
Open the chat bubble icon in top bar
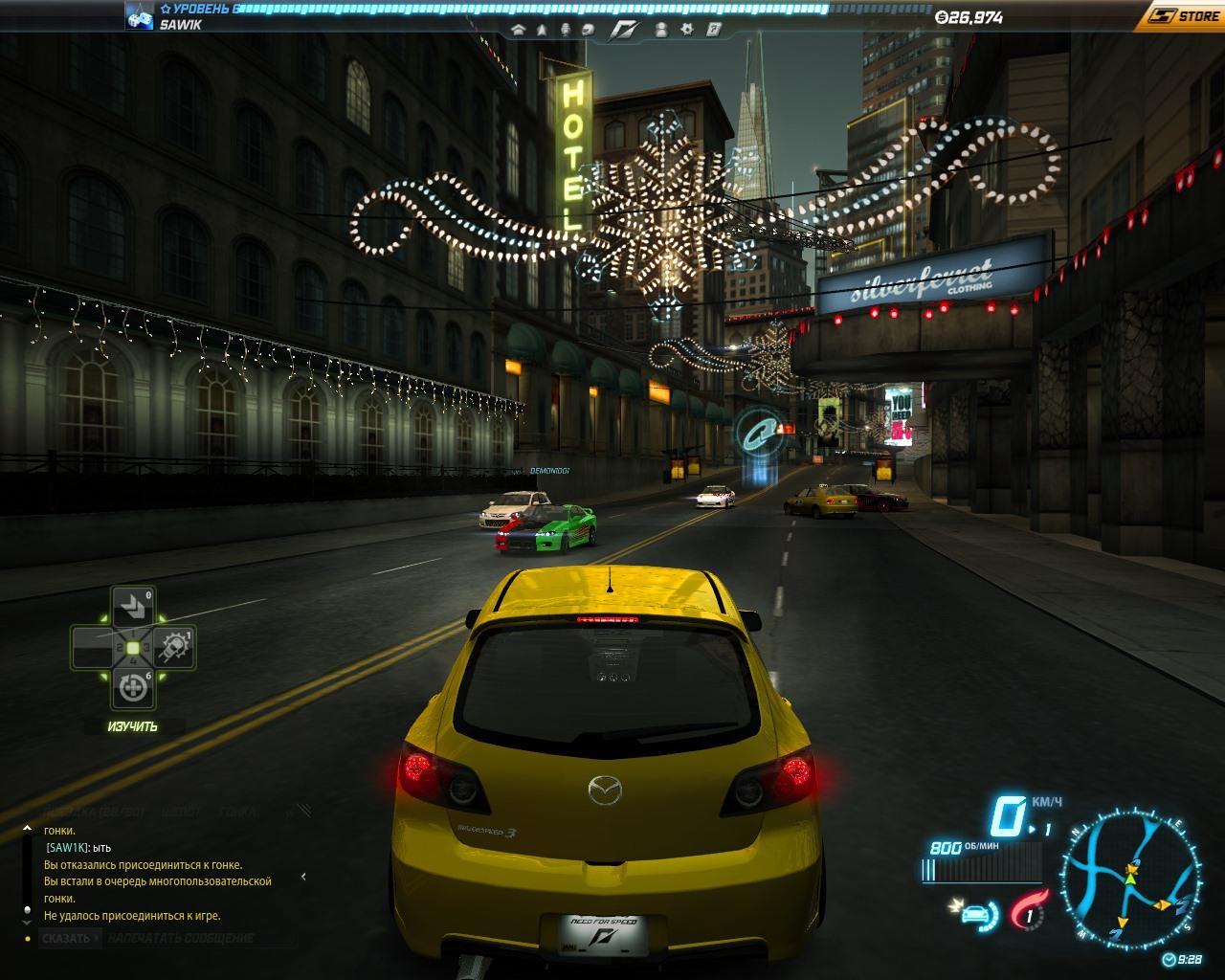click(x=588, y=30)
